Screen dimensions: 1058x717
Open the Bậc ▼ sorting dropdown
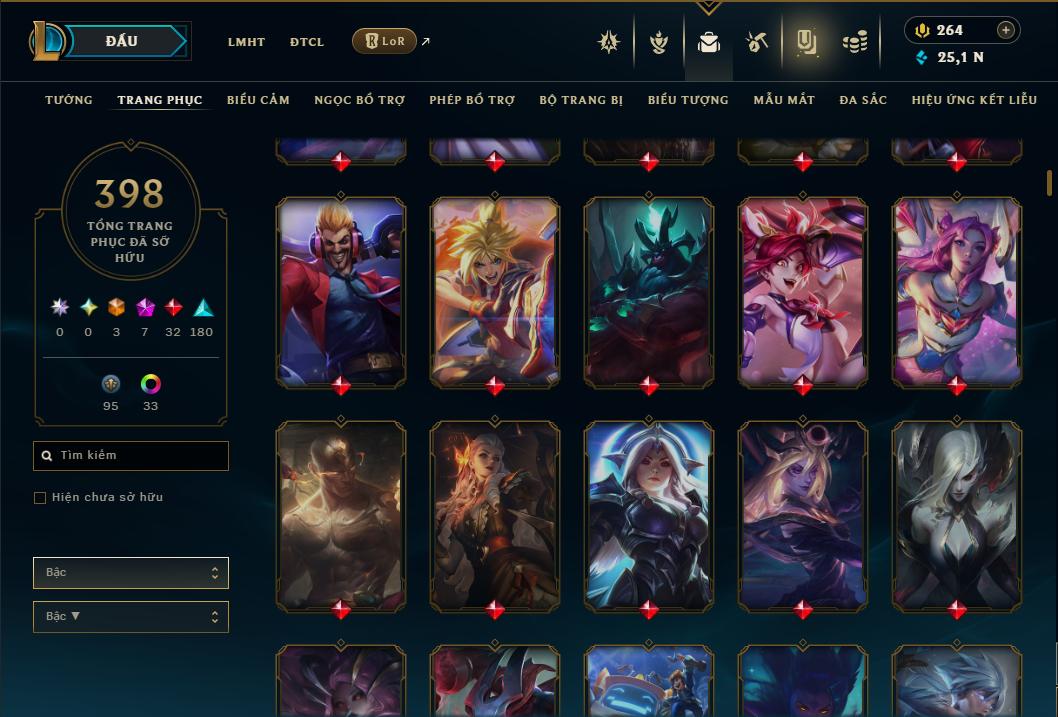[x=131, y=617]
